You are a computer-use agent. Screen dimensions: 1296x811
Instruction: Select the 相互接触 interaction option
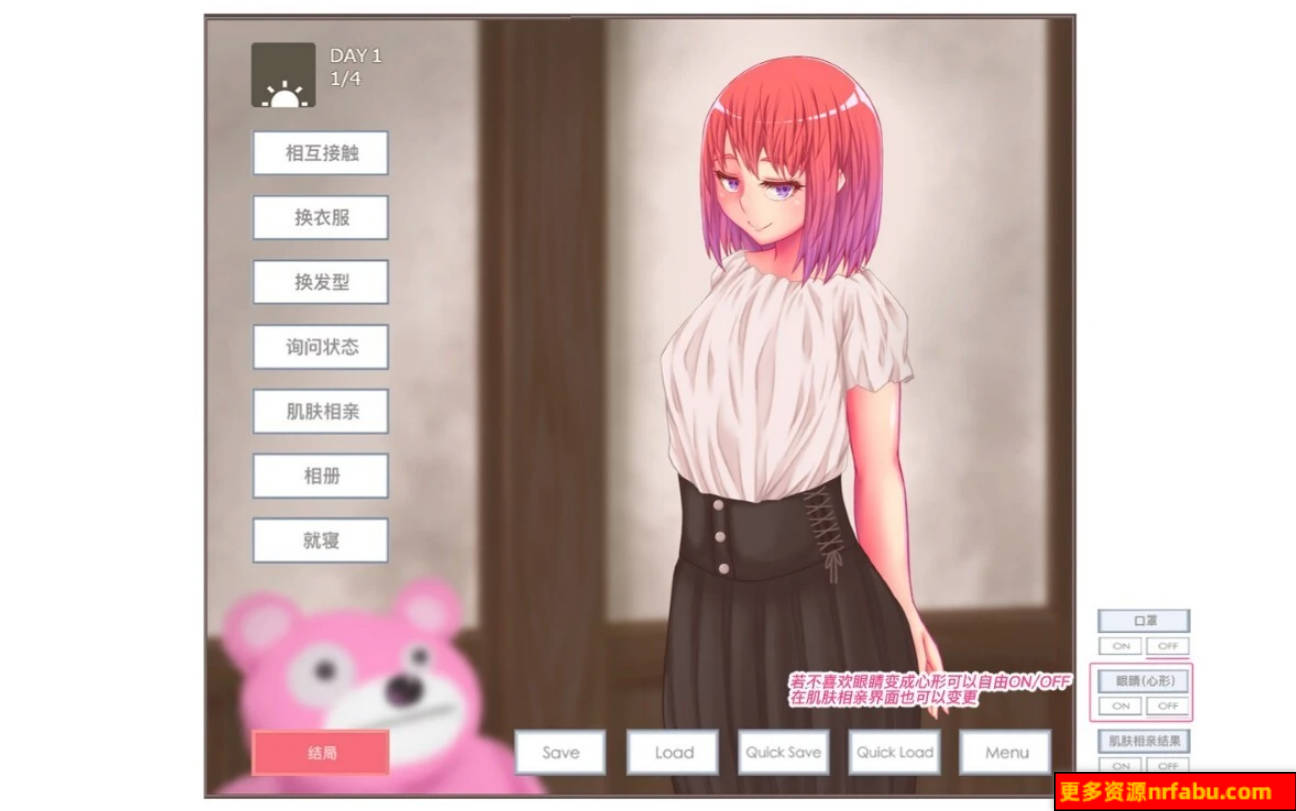point(320,153)
